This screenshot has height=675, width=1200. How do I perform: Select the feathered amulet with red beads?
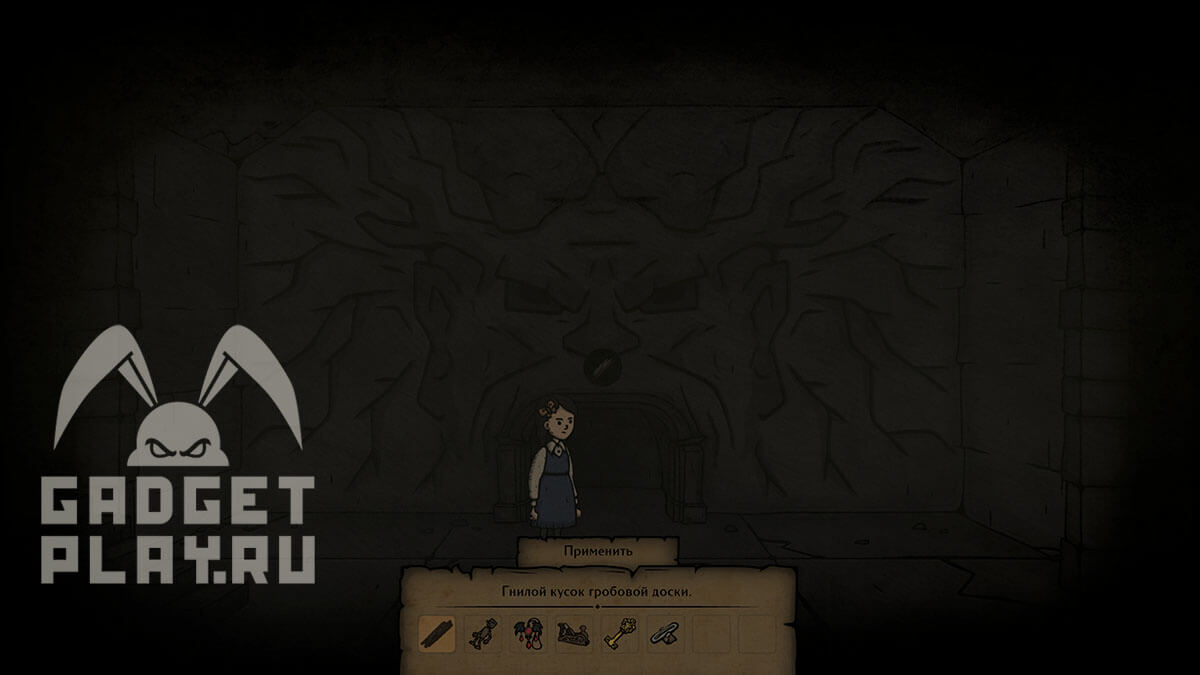528,634
